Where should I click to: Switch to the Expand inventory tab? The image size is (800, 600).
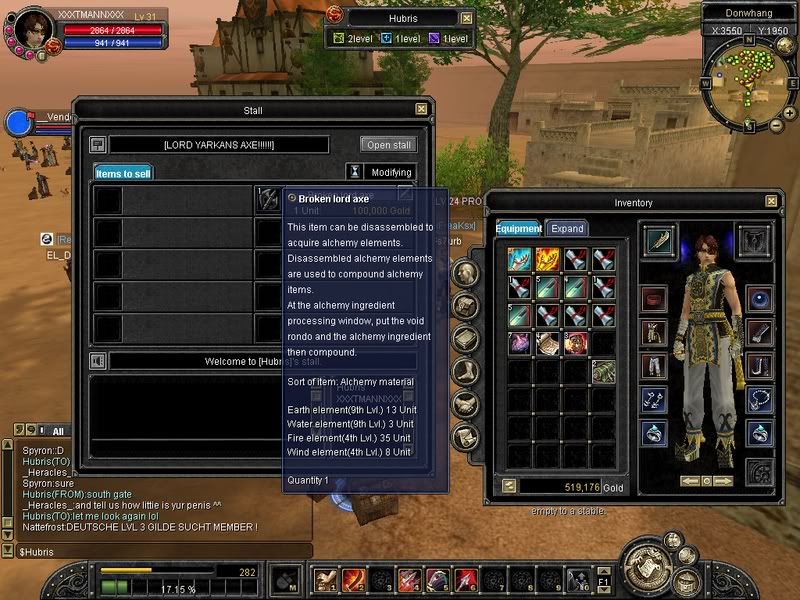pyautogui.click(x=567, y=229)
